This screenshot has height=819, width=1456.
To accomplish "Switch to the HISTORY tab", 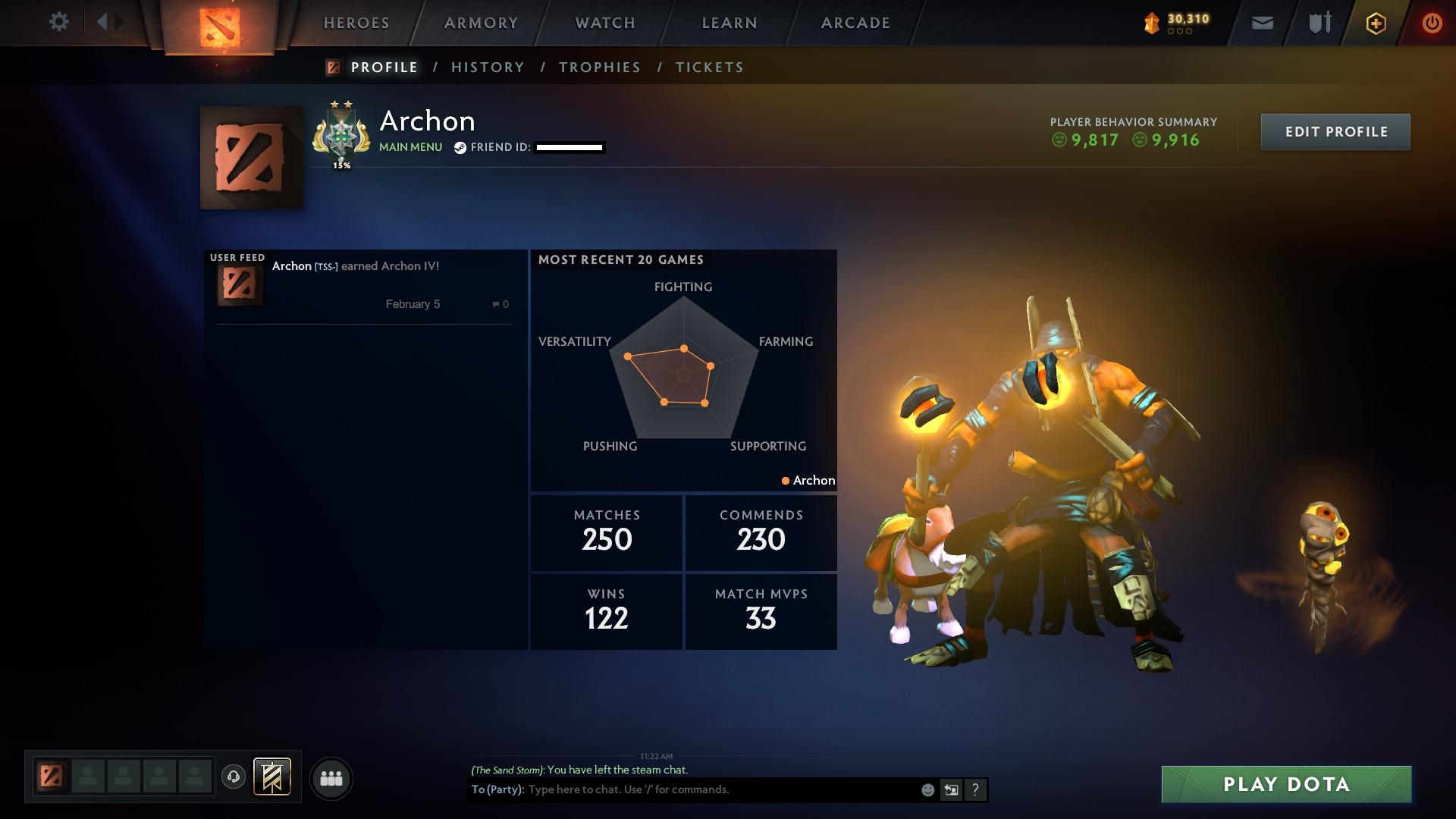I will click(487, 67).
